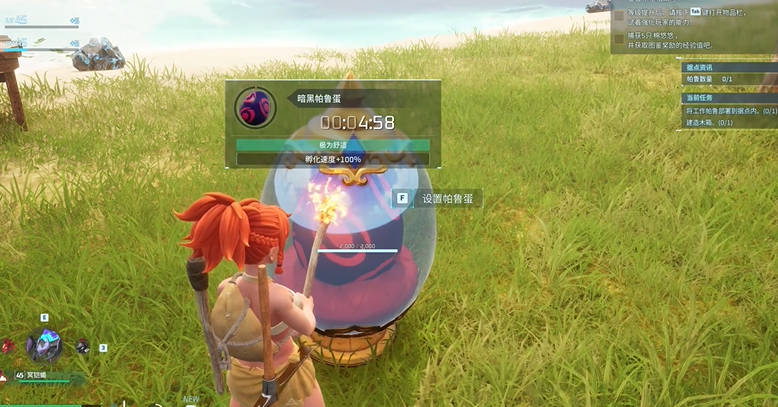Select the active Pal portrait icon
Image resolution: width=778 pixels, height=407 pixels.
[44, 345]
